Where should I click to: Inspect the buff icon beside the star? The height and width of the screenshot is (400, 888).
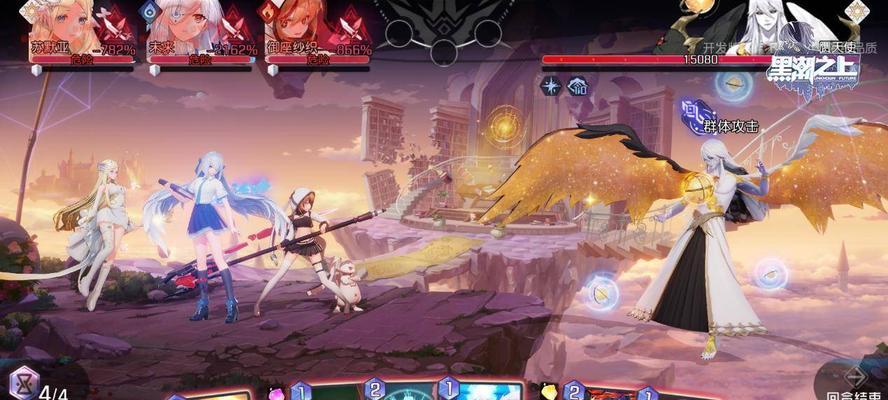click(x=577, y=86)
